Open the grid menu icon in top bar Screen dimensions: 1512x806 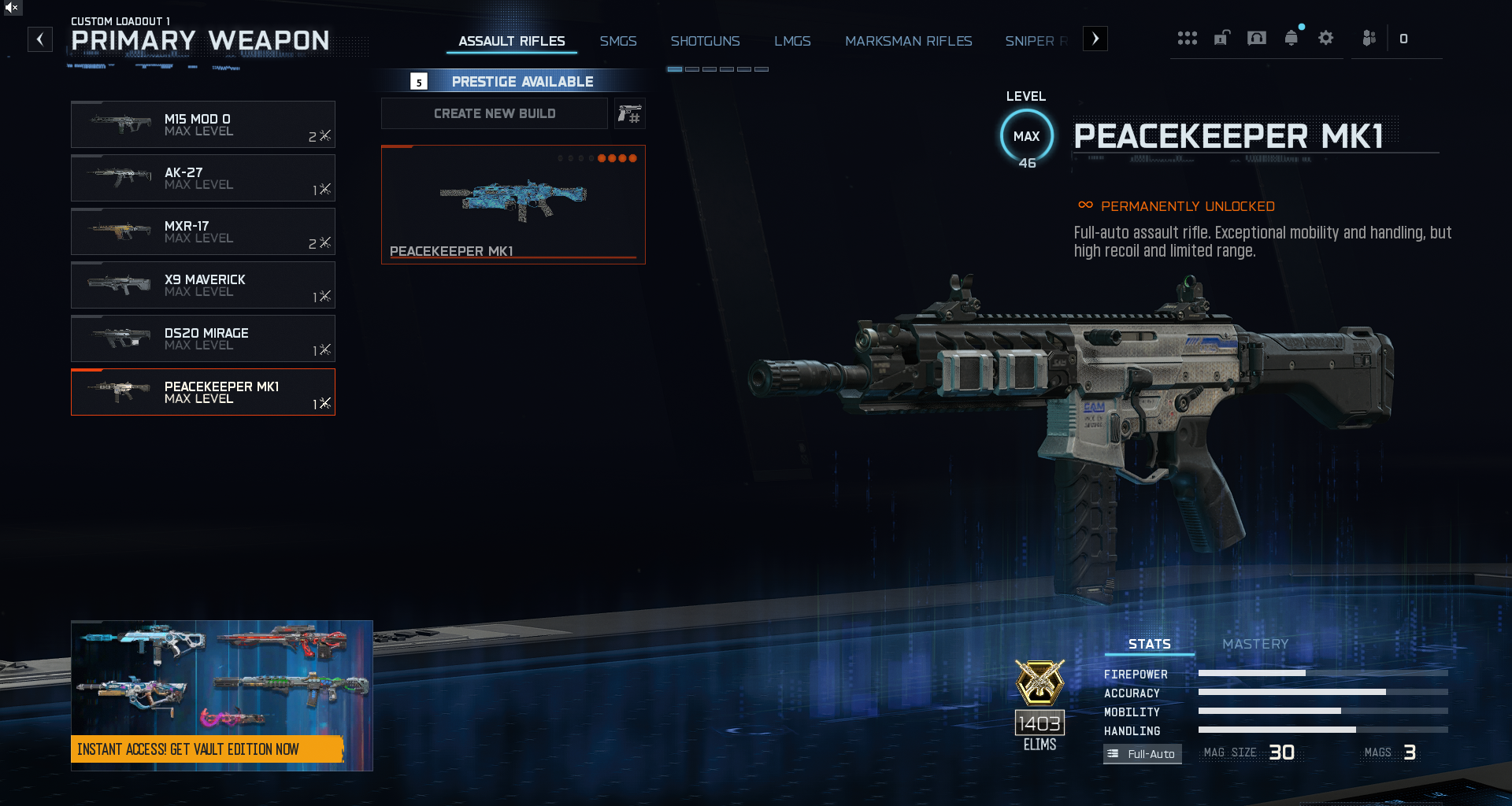1187,38
